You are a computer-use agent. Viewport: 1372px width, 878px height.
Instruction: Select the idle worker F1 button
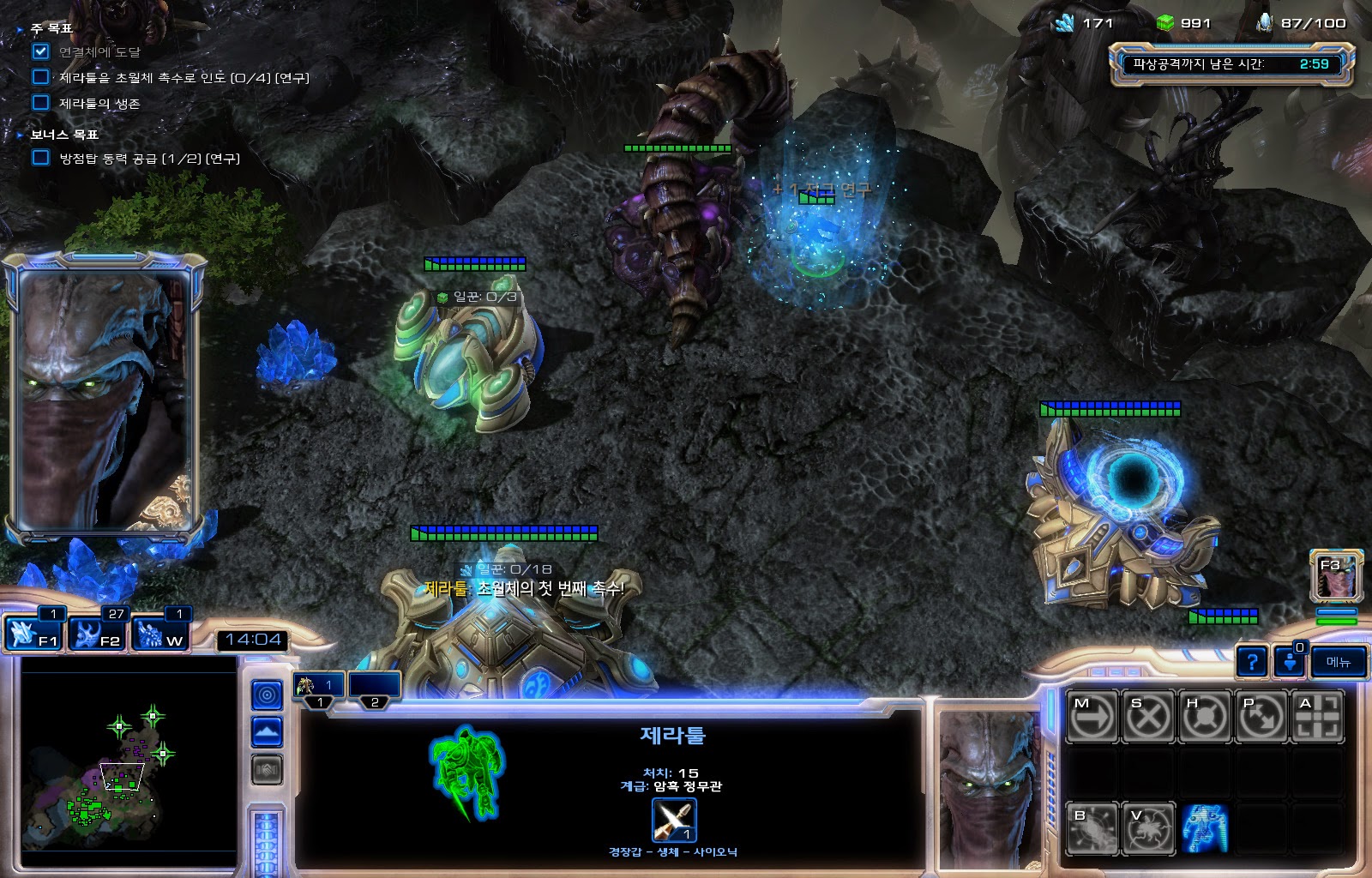(33, 634)
